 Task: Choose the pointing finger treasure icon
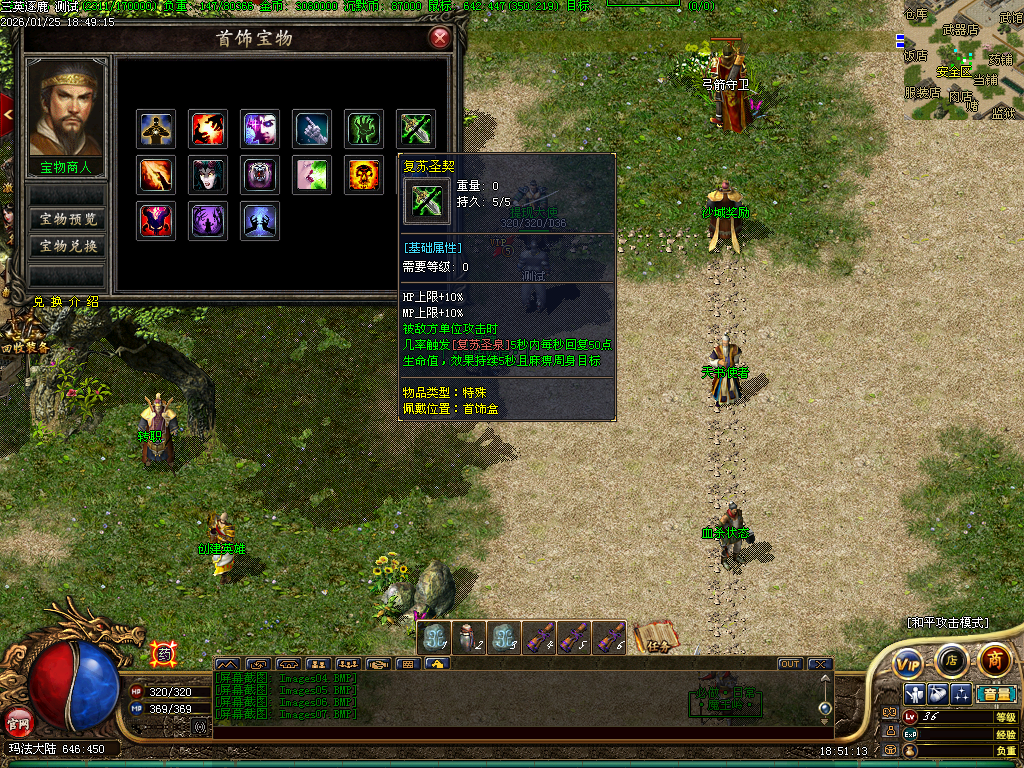(313, 129)
